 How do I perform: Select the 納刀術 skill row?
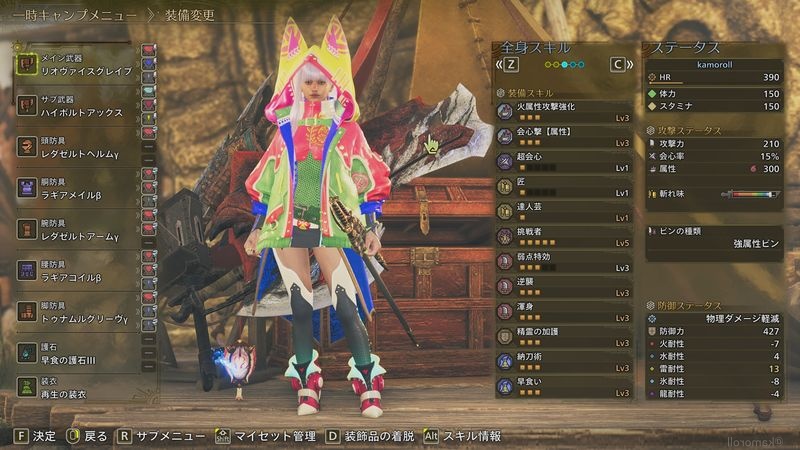pos(565,361)
